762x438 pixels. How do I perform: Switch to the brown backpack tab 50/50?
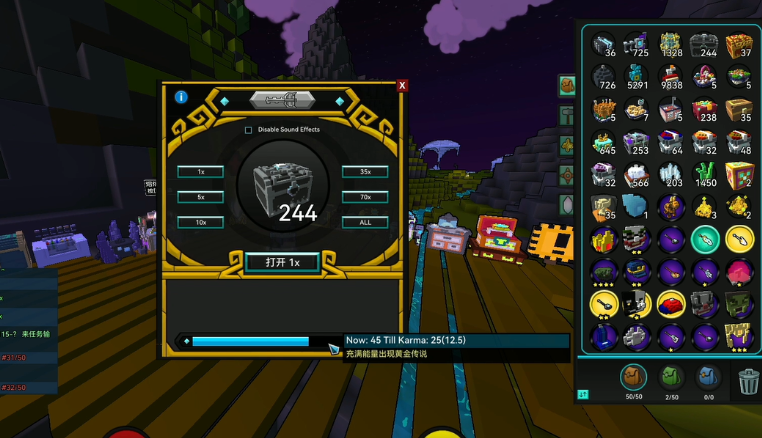pos(633,377)
